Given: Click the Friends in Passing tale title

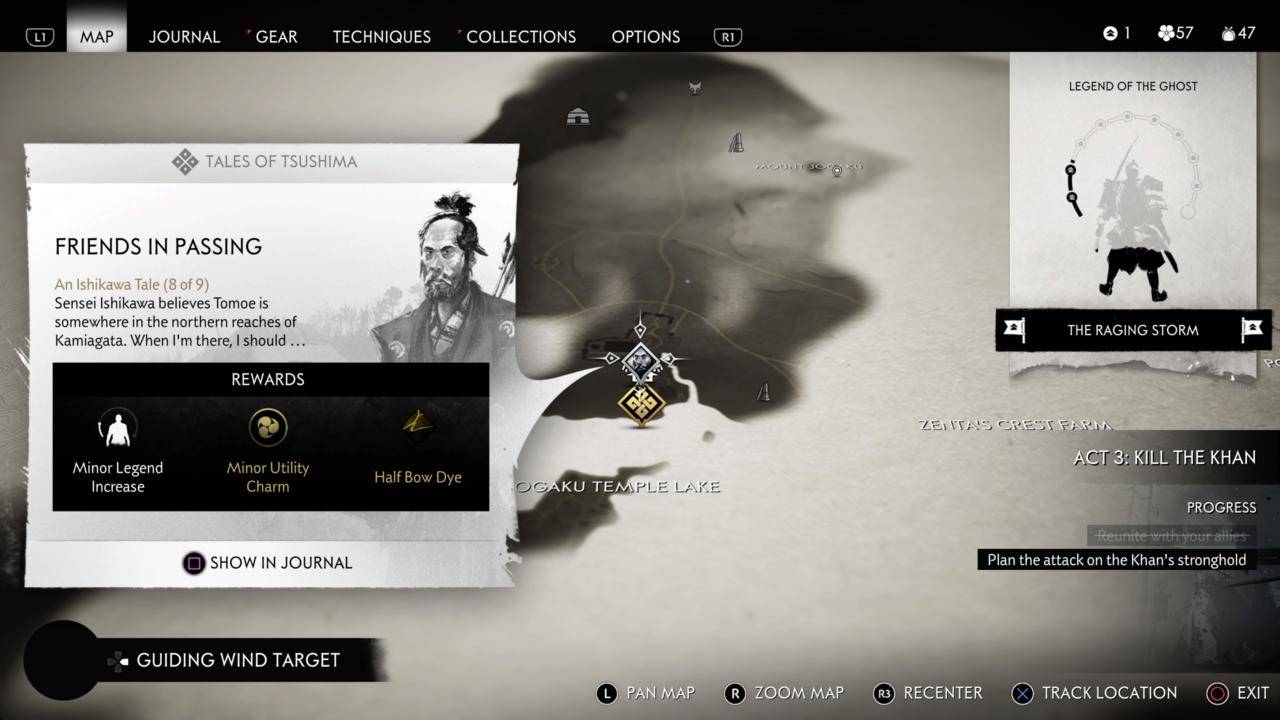Looking at the screenshot, I should pyautogui.click(x=158, y=246).
